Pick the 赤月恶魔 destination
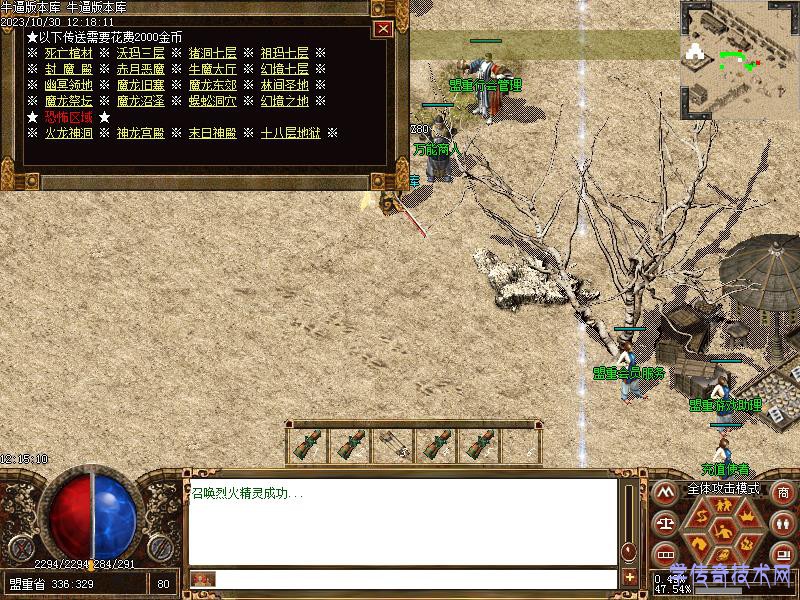Image resolution: width=800 pixels, height=600 pixels. point(141,69)
